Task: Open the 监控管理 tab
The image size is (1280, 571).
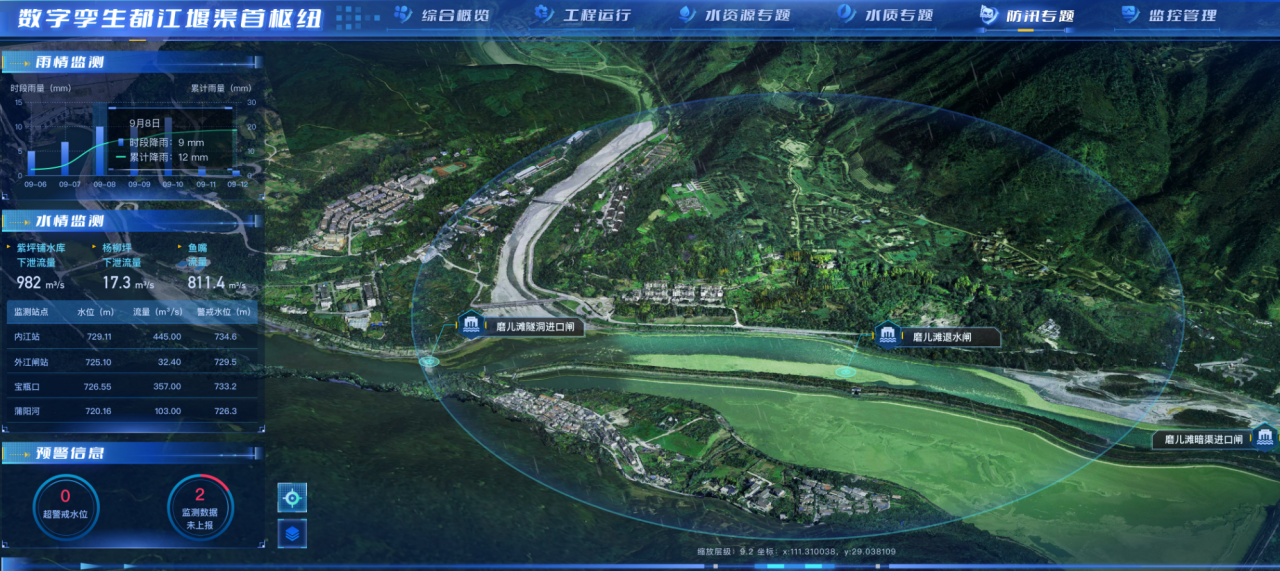Action: tap(1169, 15)
